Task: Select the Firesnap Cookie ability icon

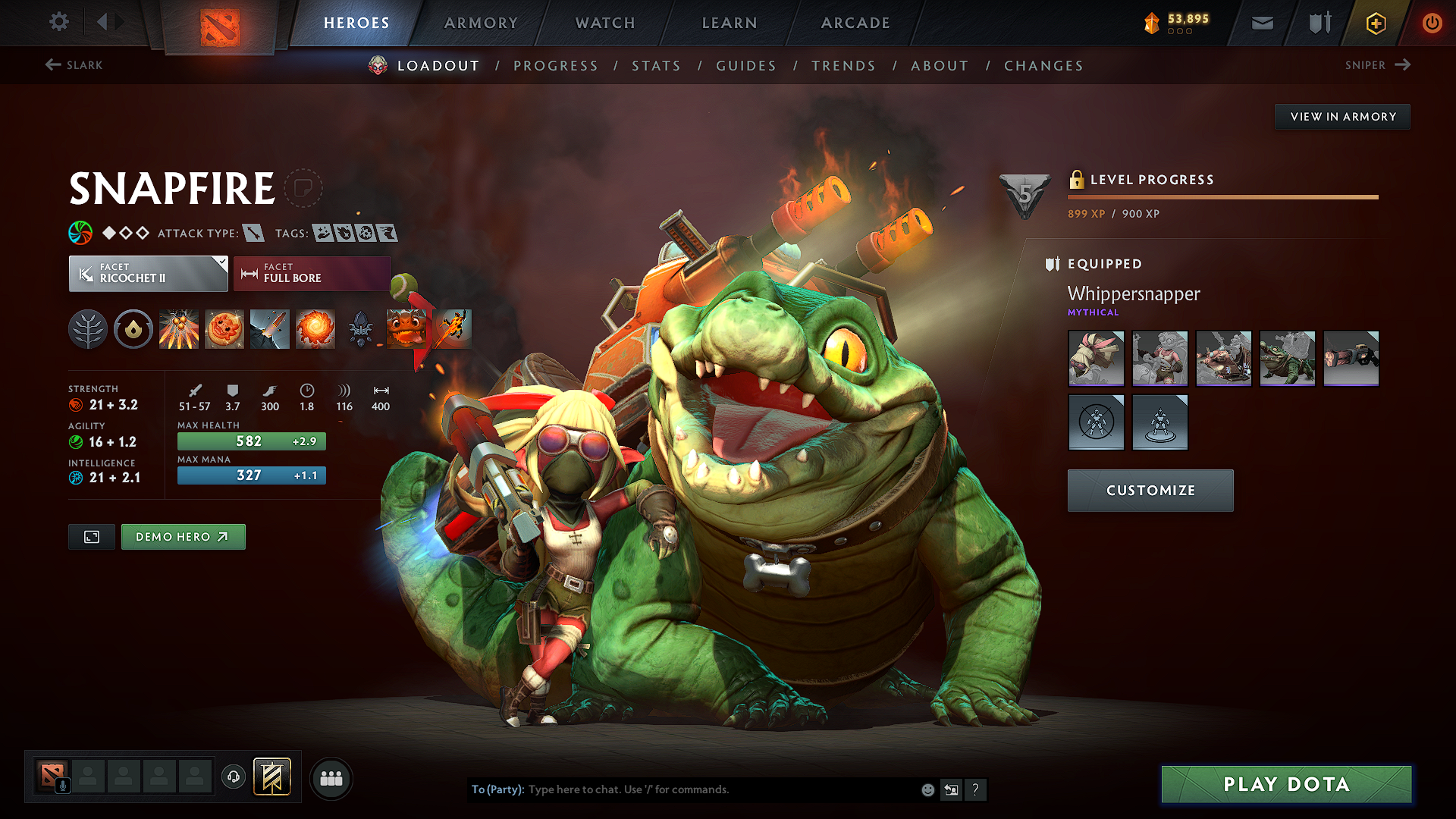Action: pos(224,329)
